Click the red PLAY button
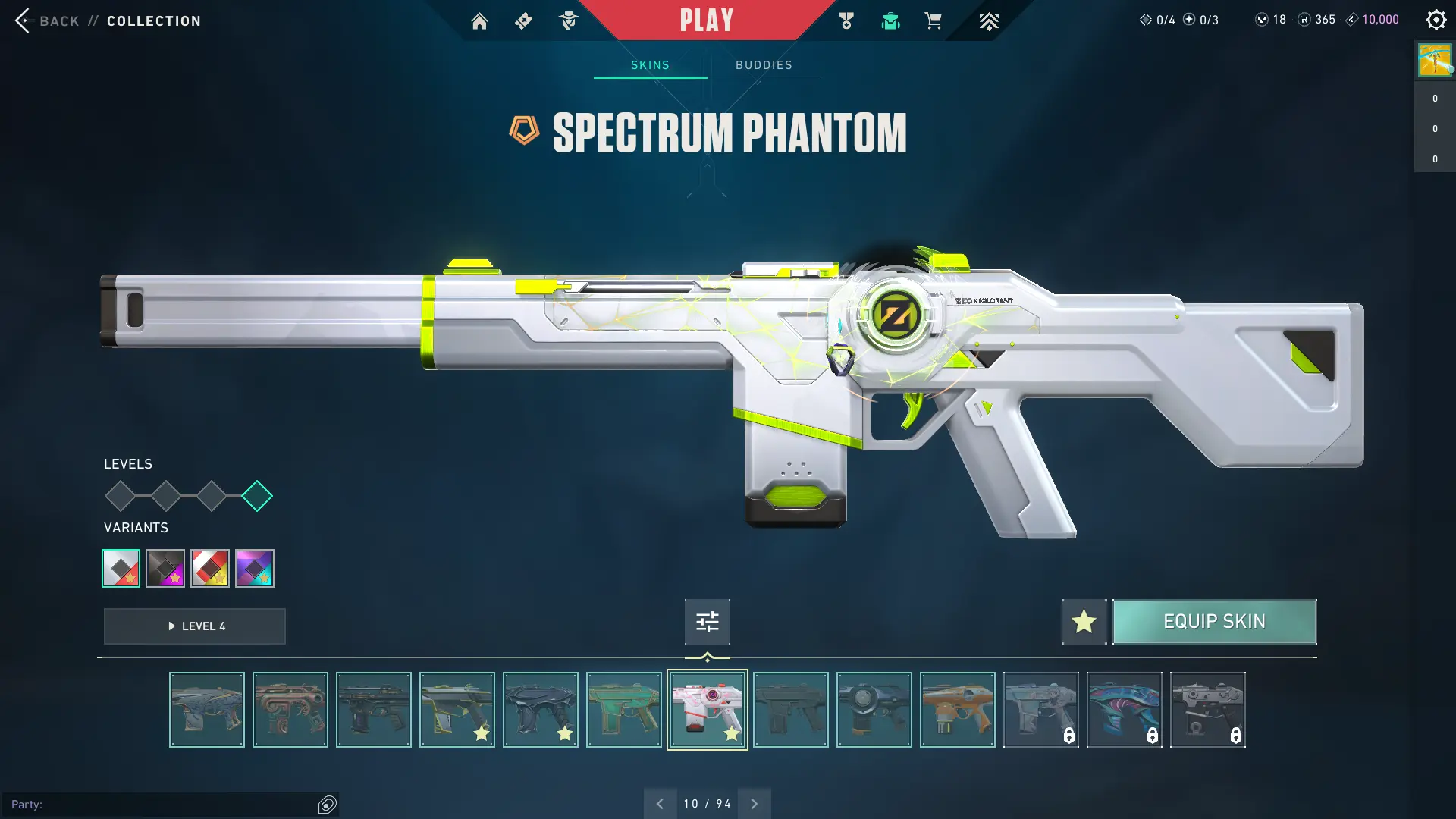 (706, 20)
